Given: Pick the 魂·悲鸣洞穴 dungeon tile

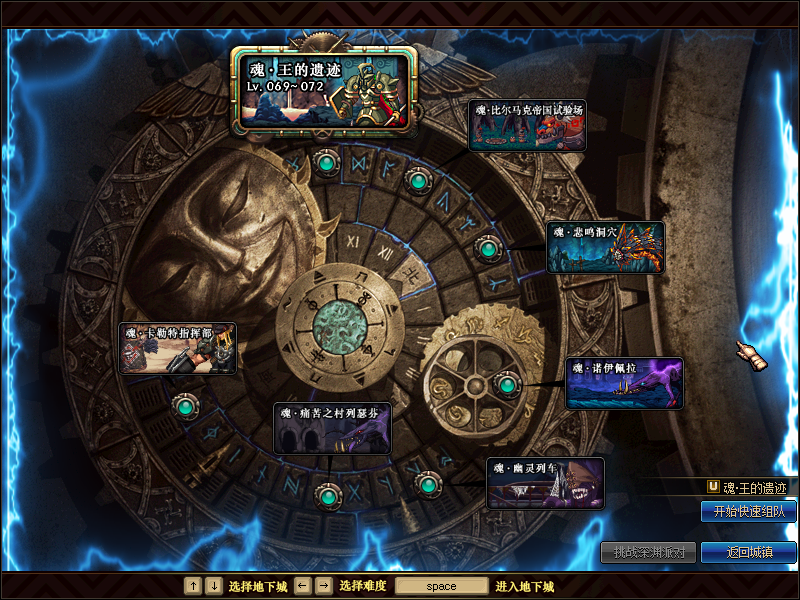Looking at the screenshot, I should [x=605, y=247].
